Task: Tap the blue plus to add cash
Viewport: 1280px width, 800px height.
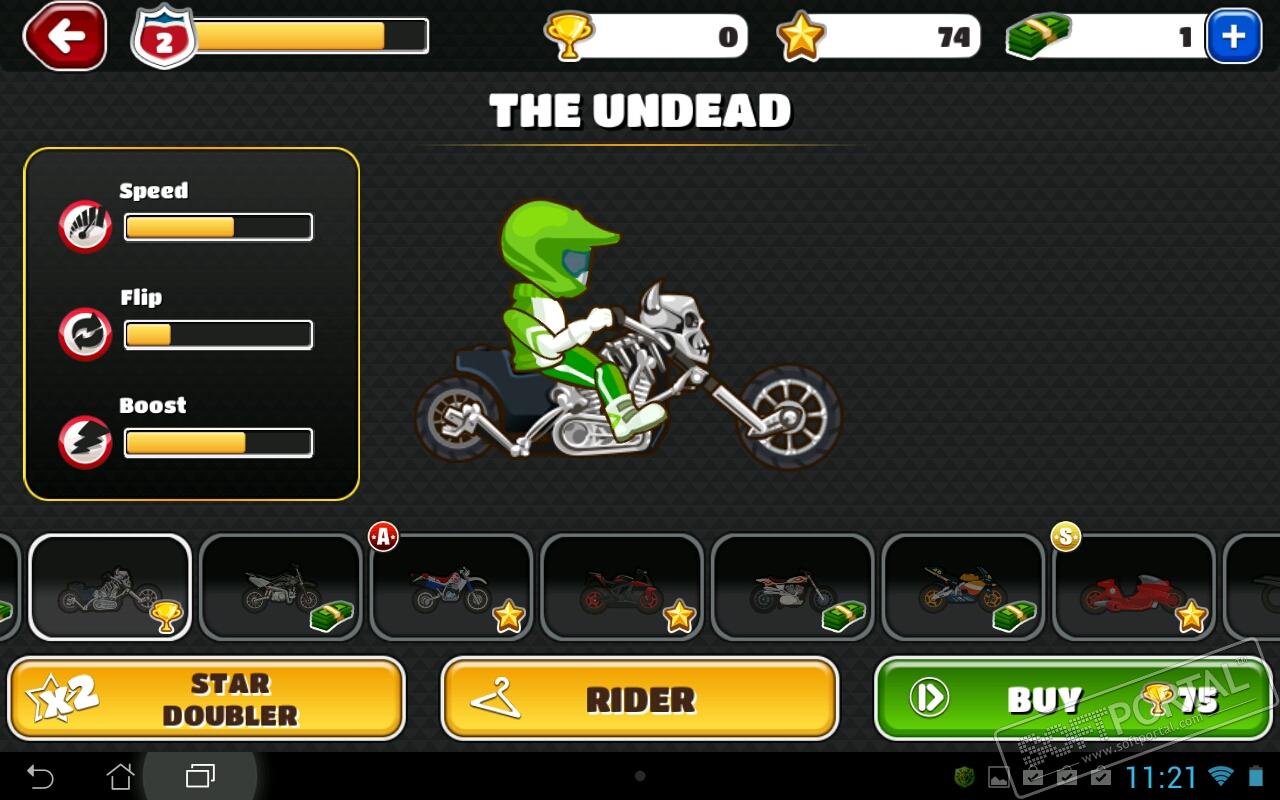Action: (1233, 37)
